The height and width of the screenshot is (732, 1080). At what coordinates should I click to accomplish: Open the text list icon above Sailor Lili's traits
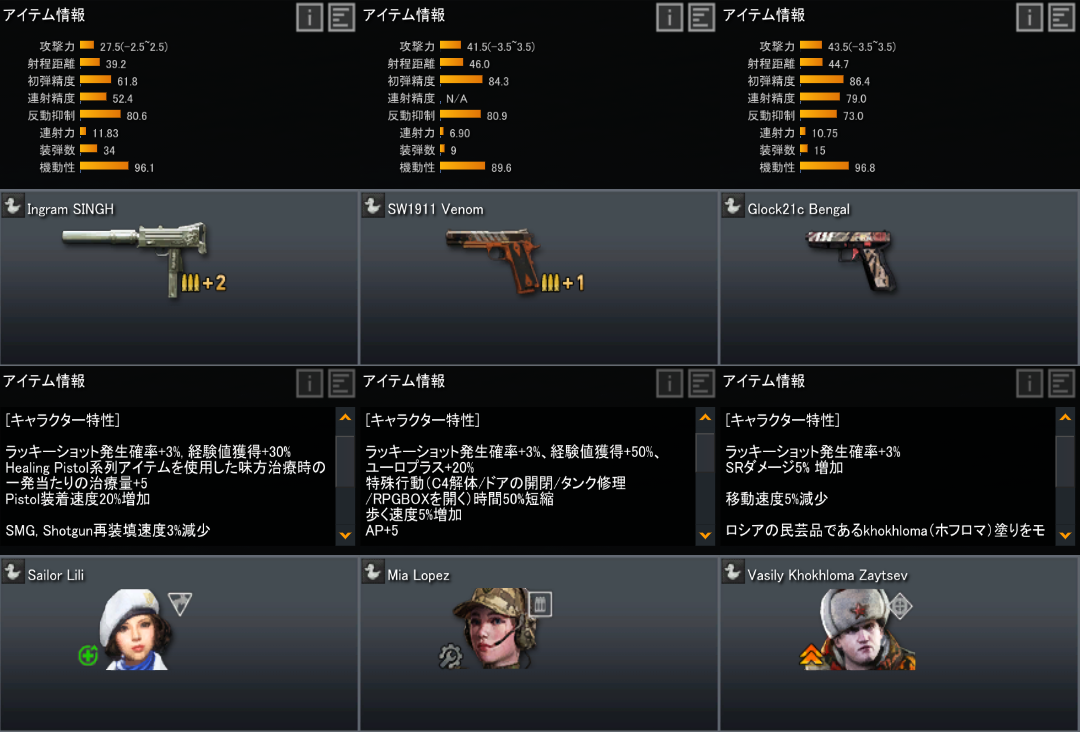[341, 383]
